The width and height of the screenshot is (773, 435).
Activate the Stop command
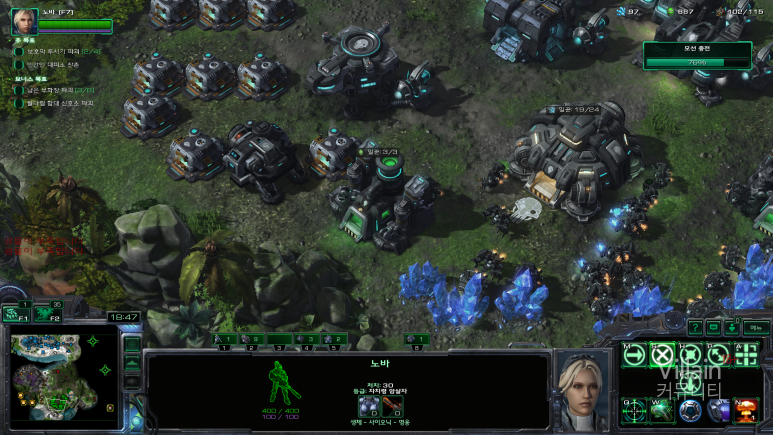tap(661, 353)
